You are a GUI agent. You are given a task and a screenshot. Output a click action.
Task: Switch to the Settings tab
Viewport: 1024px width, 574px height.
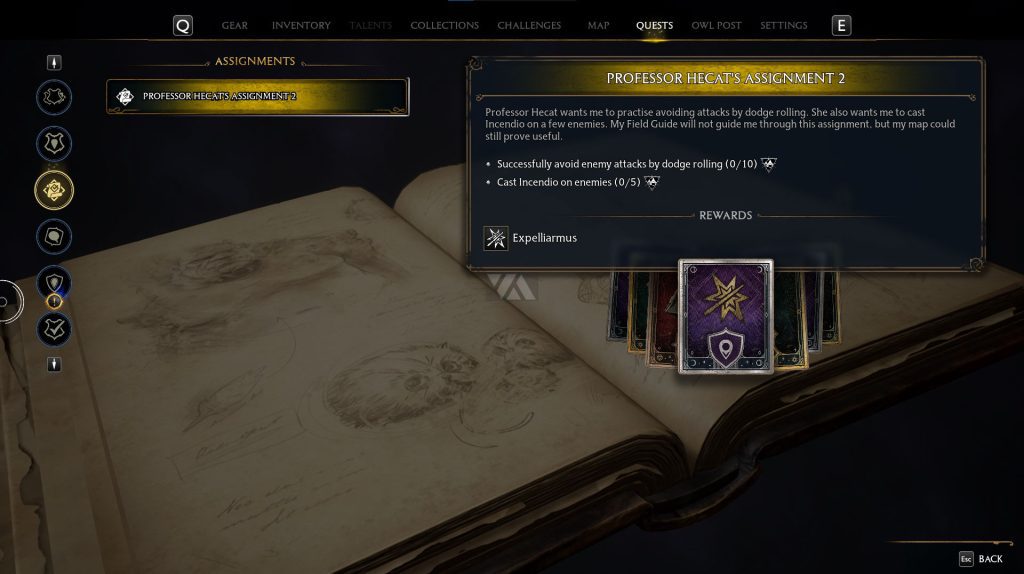point(783,25)
